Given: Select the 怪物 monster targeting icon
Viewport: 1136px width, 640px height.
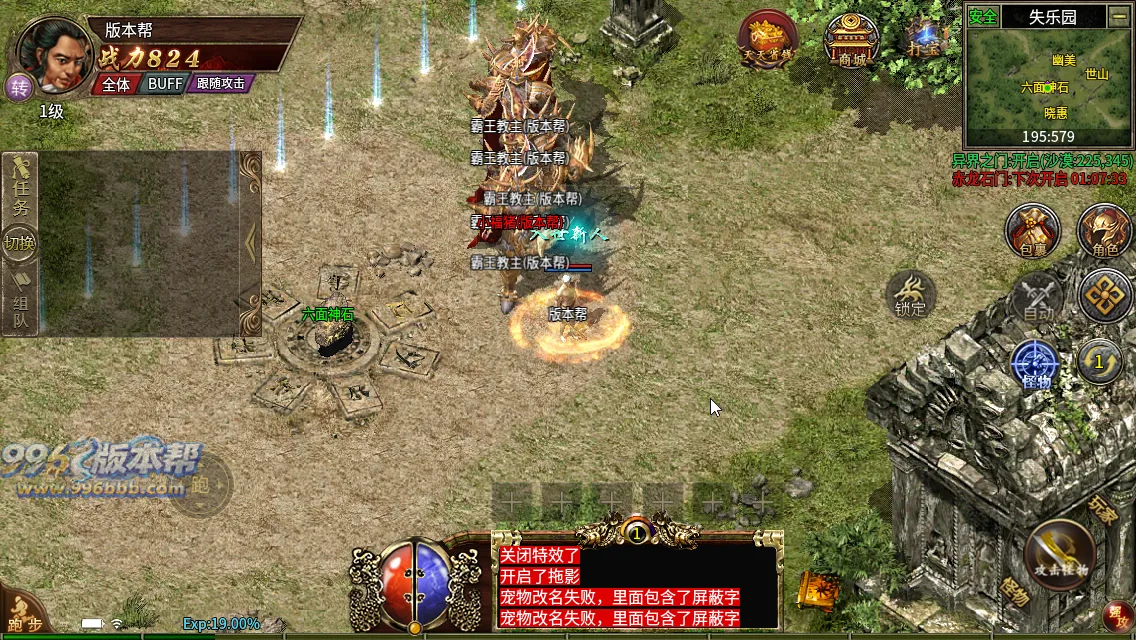Looking at the screenshot, I should (1036, 364).
